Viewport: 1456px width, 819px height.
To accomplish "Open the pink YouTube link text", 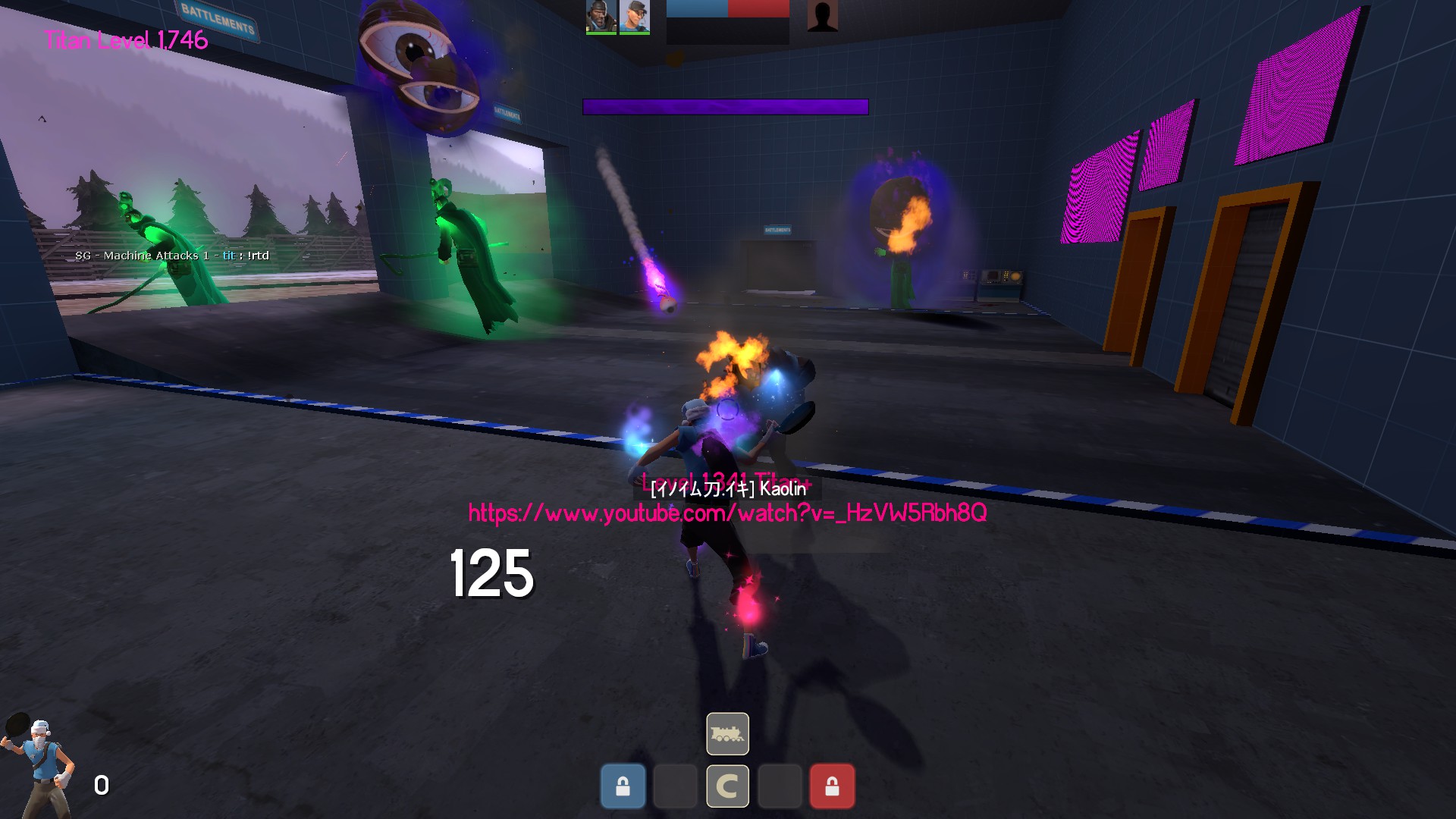I will pyautogui.click(x=727, y=513).
